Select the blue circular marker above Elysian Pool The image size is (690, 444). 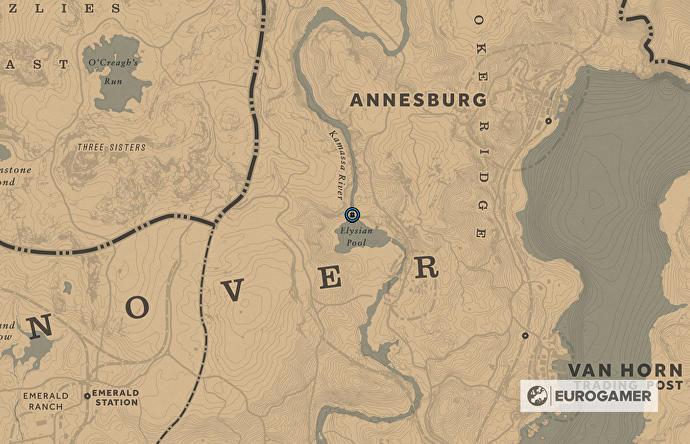tap(352, 215)
